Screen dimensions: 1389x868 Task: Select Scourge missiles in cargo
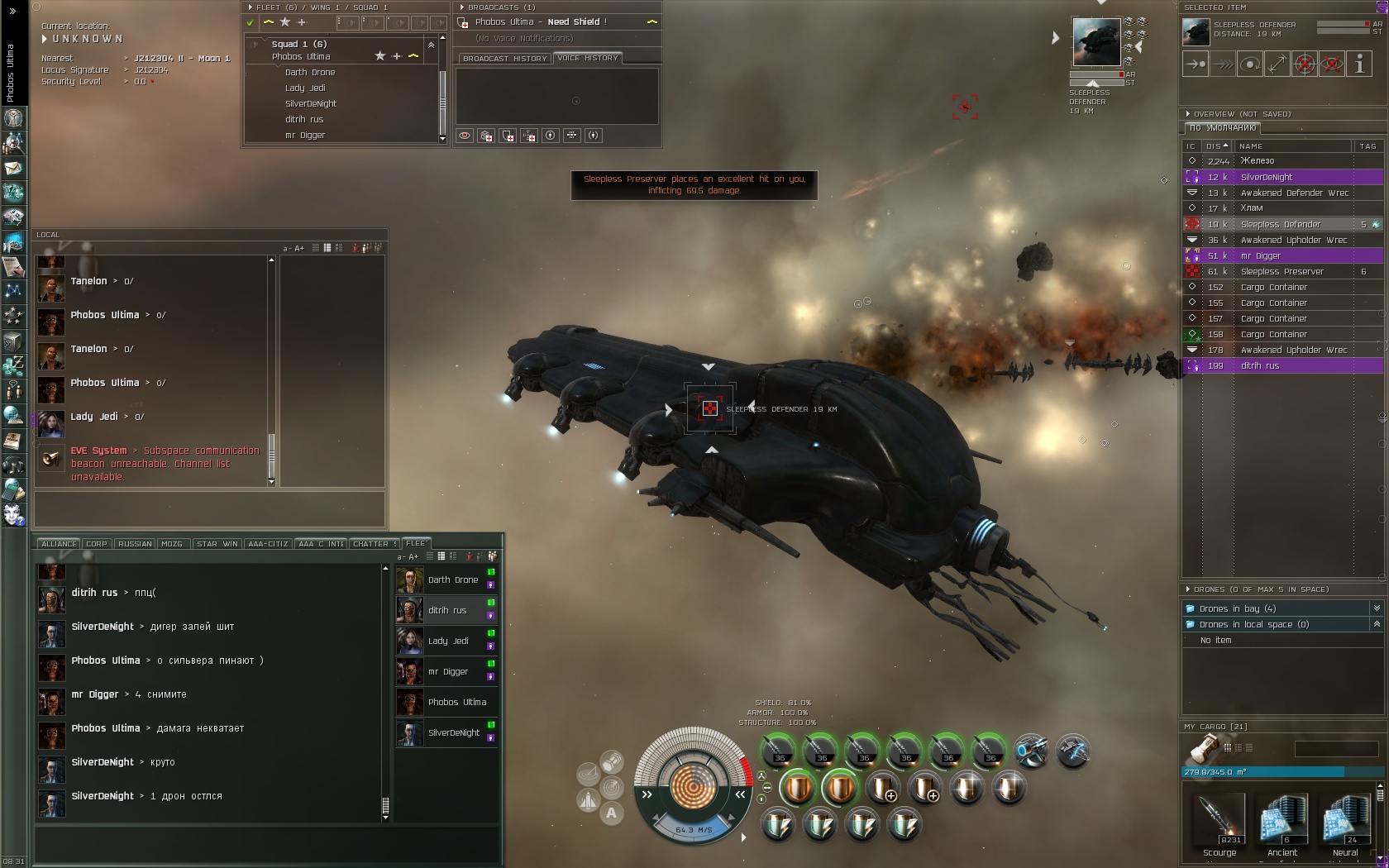click(1220, 823)
